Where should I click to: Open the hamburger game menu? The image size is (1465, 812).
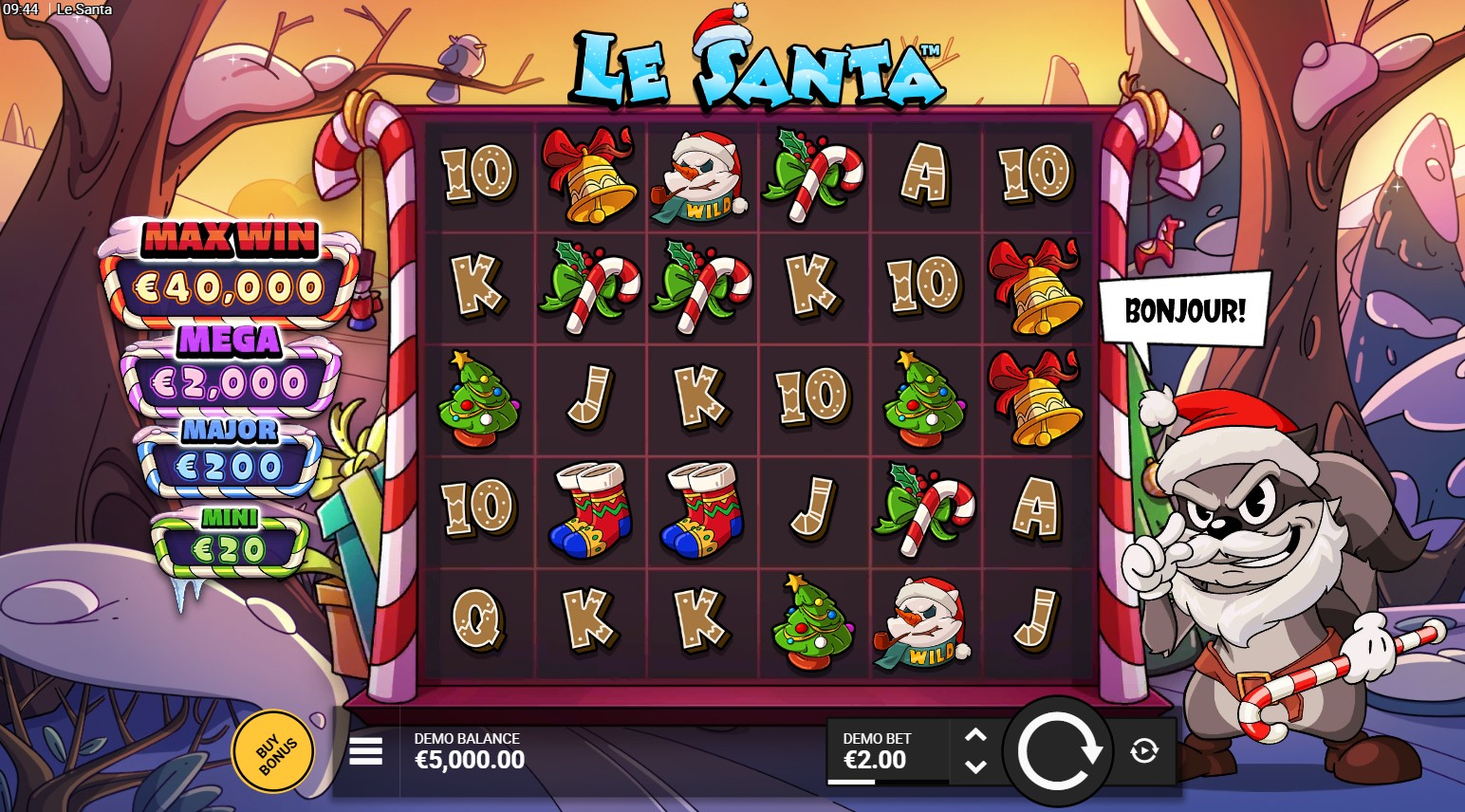pyautogui.click(x=365, y=752)
